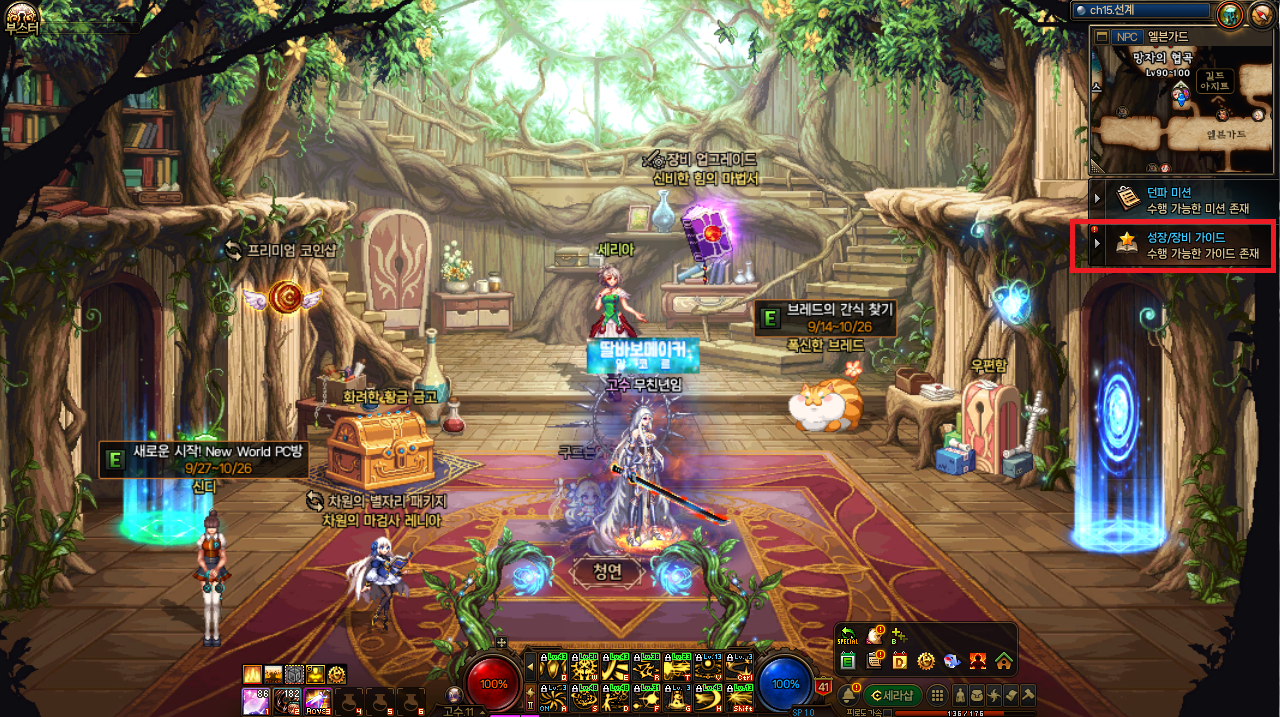
Task: Click the blue whale icon
Action: 951,661
